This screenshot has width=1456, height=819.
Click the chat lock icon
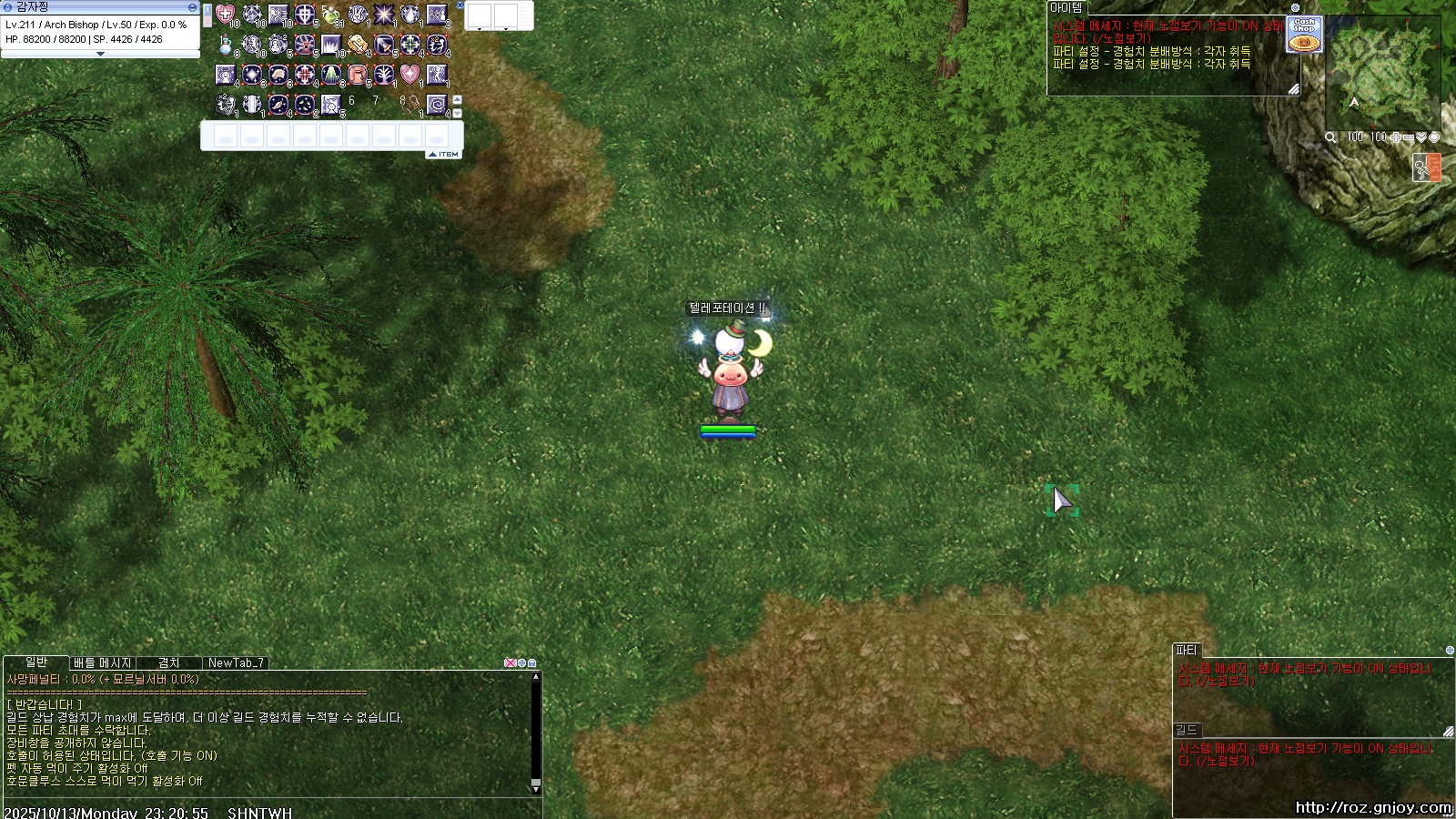coord(532,663)
